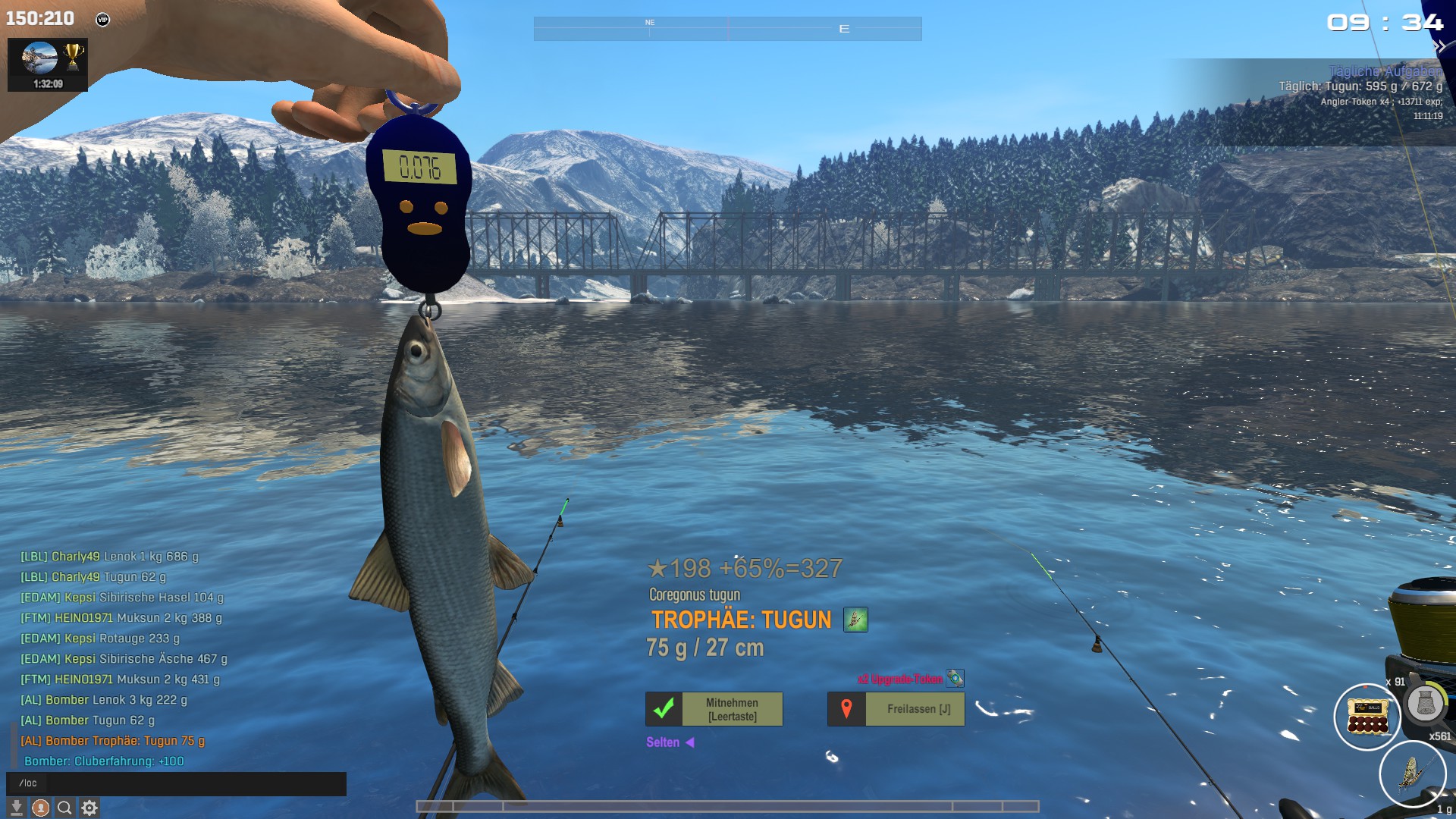The width and height of the screenshot is (1456, 819).
Task: Click the VIP badge icon
Action: (102, 20)
